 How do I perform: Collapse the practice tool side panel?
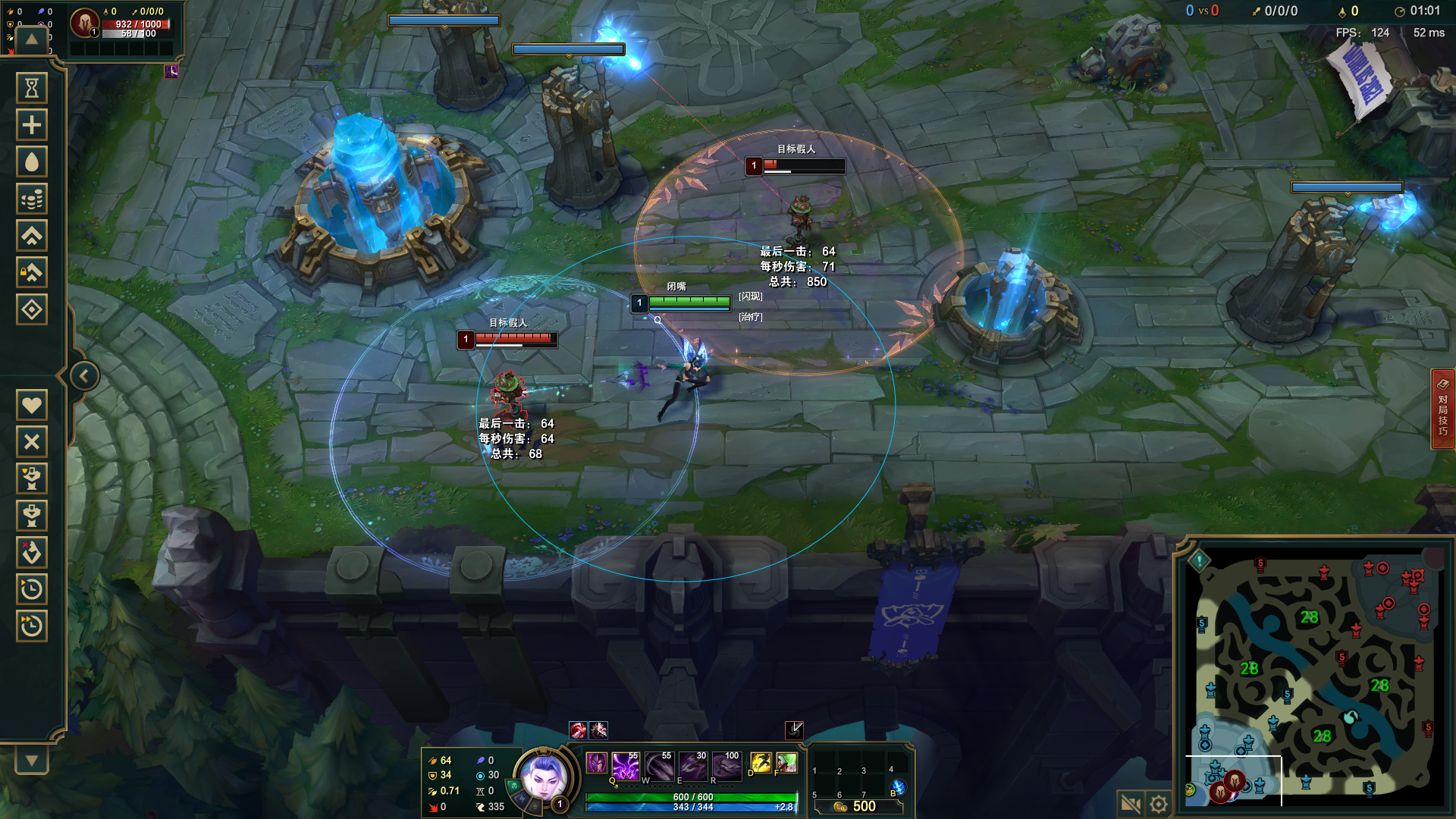coord(84,376)
